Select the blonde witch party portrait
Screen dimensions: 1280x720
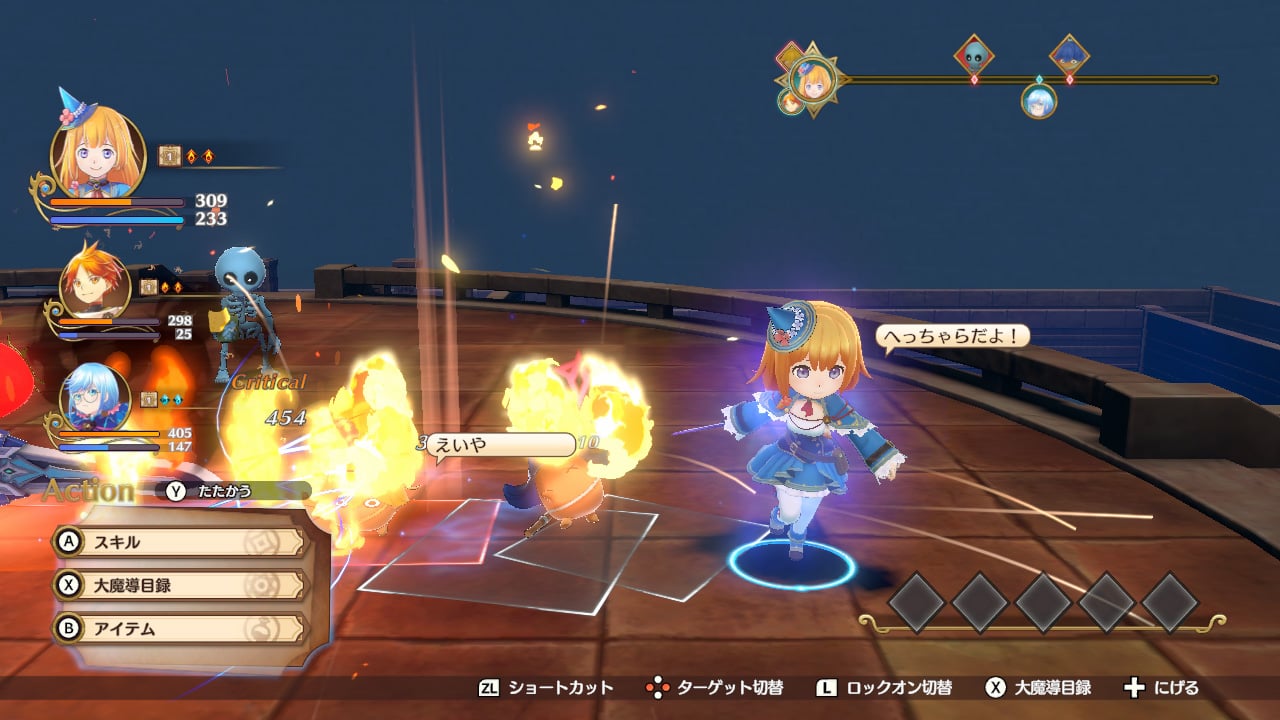click(98, 152)
